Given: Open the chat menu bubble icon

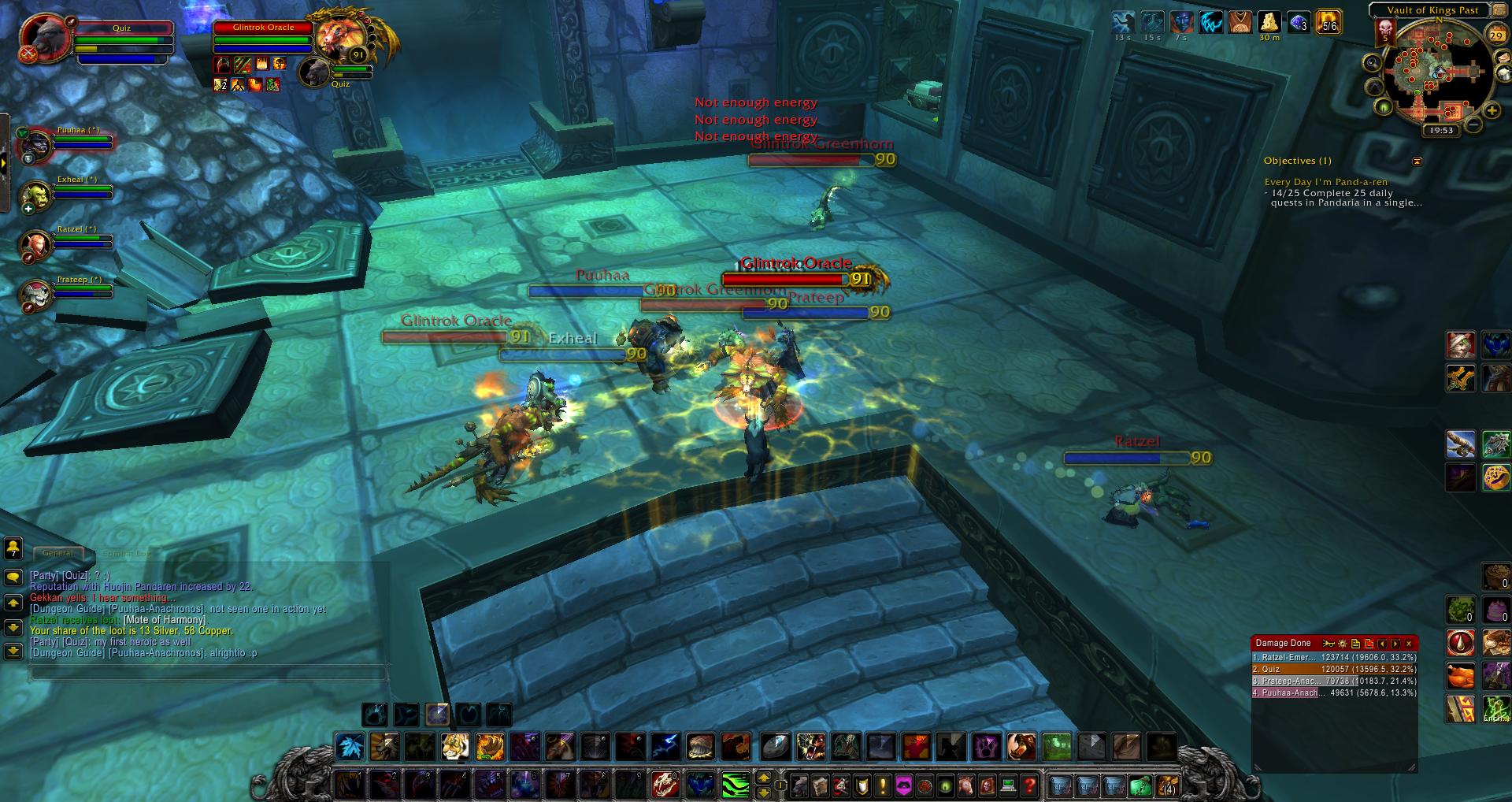Looking at the screenshot, I should (x=12, y=576).
